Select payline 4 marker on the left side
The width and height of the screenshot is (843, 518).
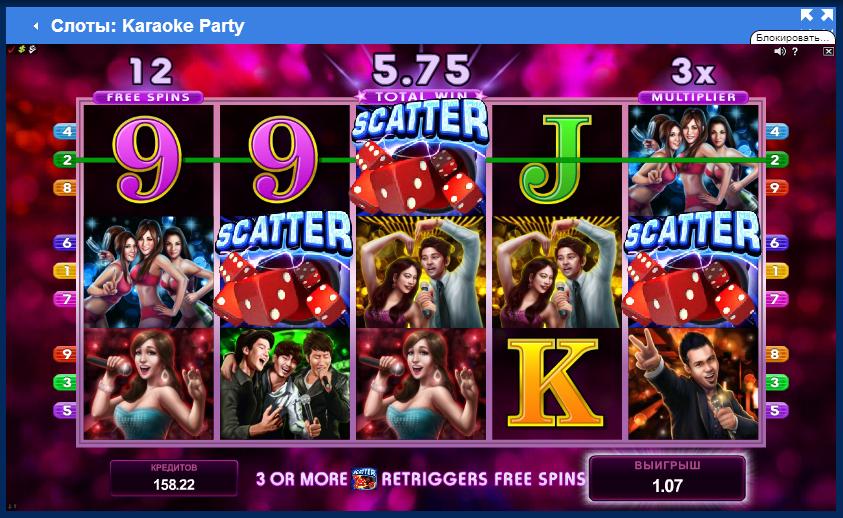pyautogui.click(x=69, y=131)
